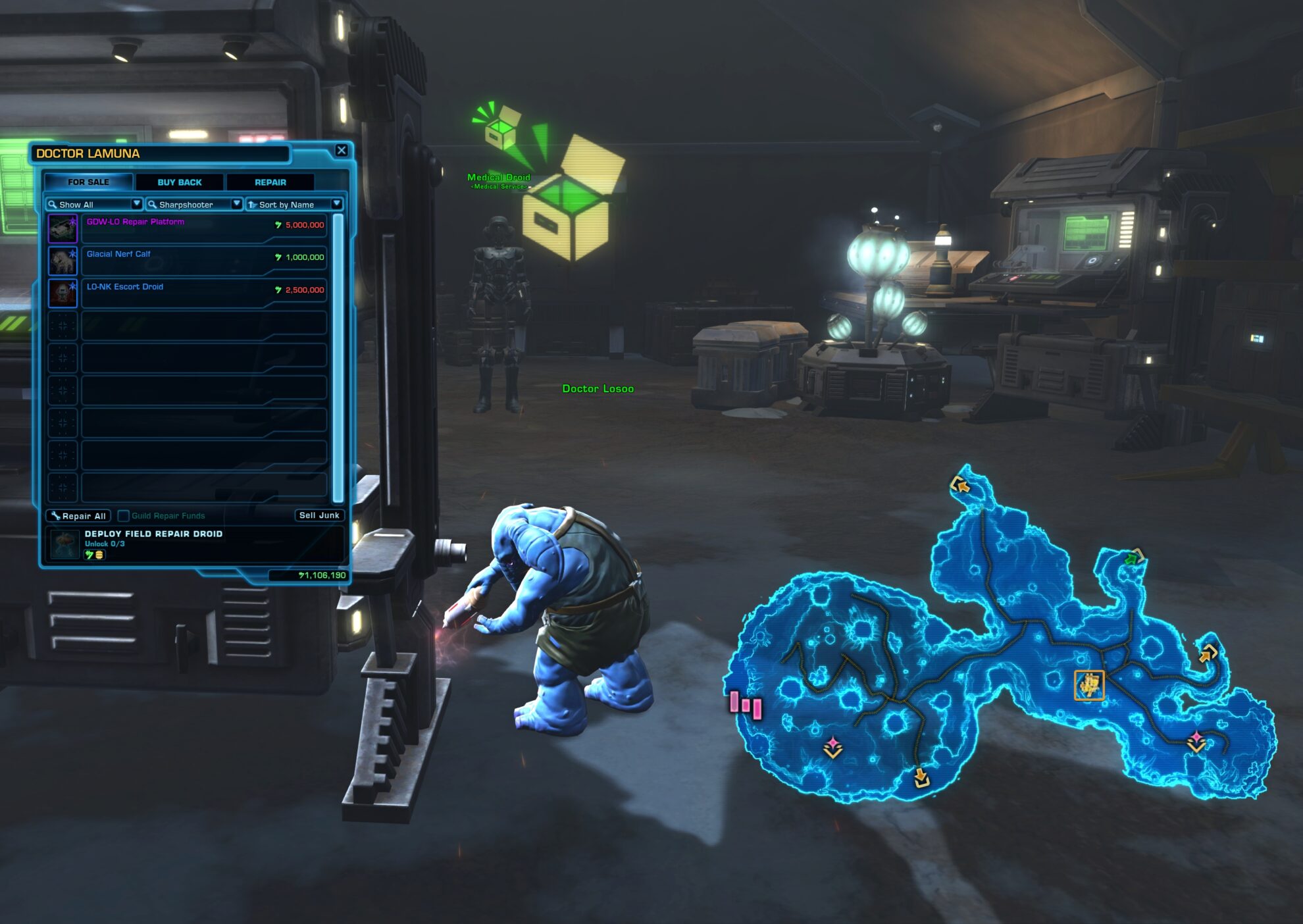The width and height of the screenshot is (1303, 924).
Task: Click the Sell Junk button
Action: click(320, 515)
